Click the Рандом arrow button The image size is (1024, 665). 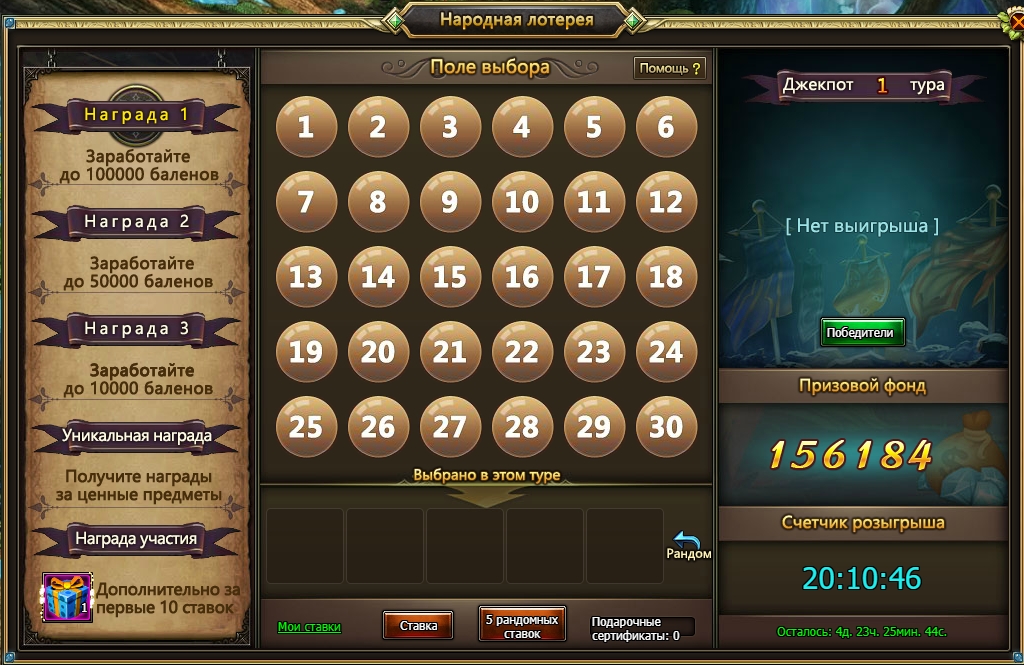[x=688, y=545]
